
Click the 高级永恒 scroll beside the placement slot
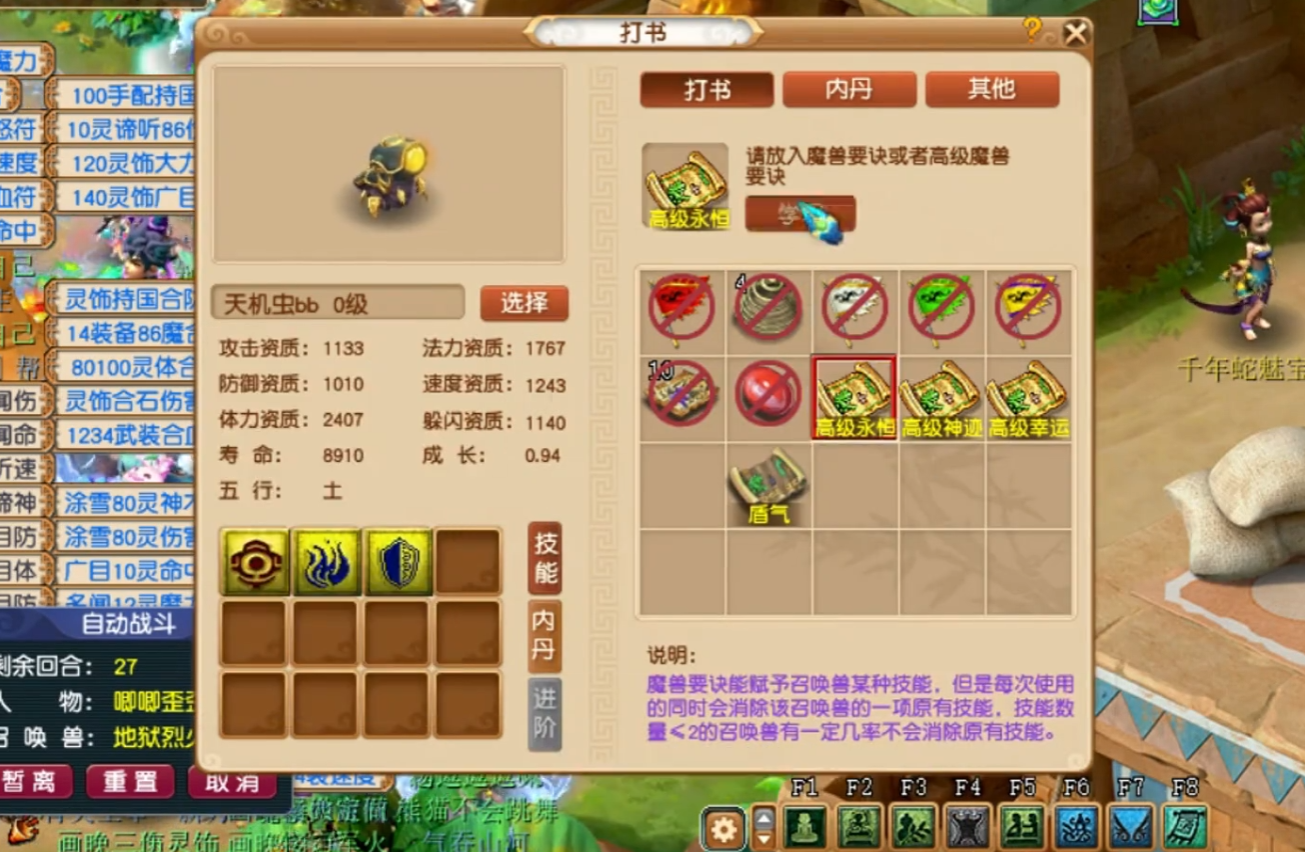[x=685, y=185]
